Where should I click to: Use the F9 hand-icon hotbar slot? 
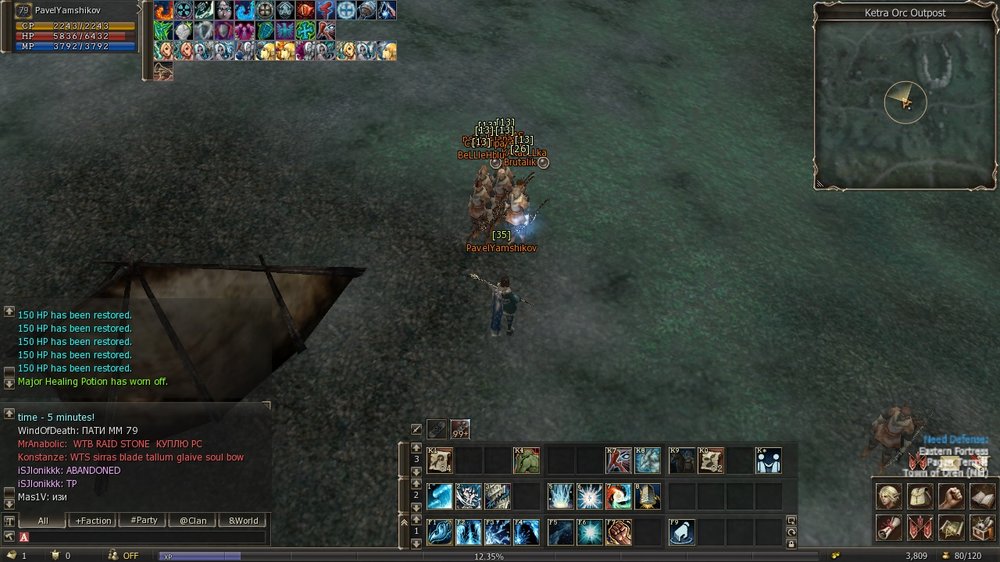point(682,532)
